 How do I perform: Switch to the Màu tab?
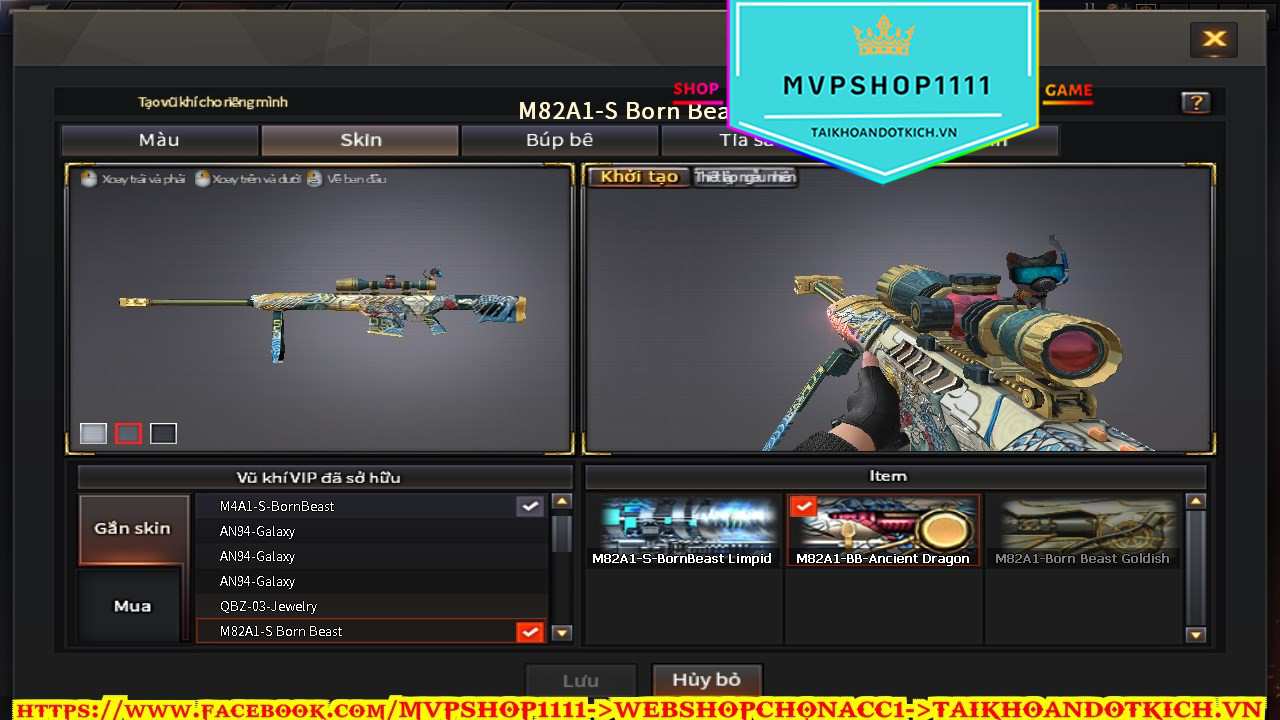pyautogui.click(x=160, y=140)
